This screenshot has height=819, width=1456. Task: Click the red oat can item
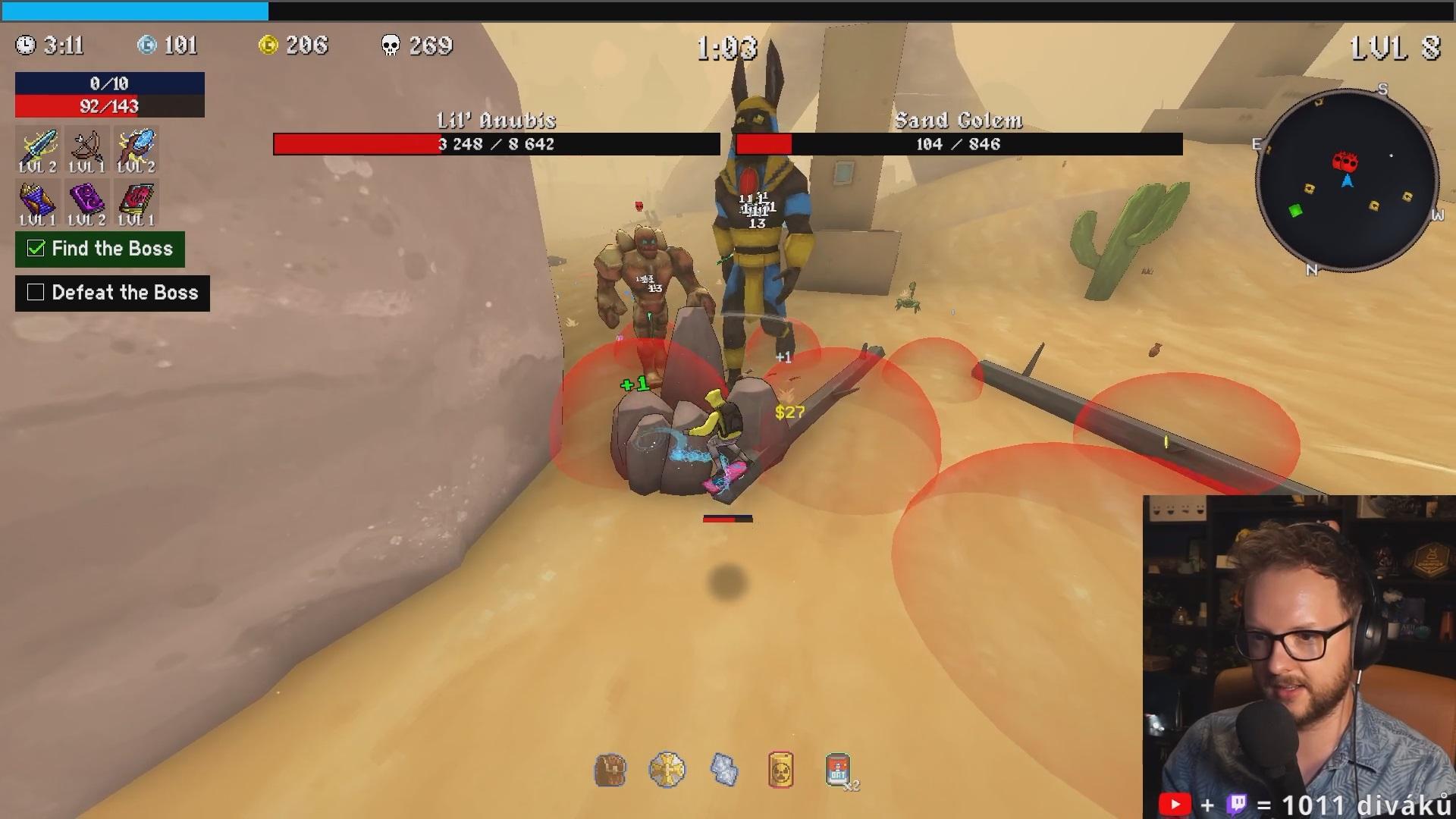837,770
